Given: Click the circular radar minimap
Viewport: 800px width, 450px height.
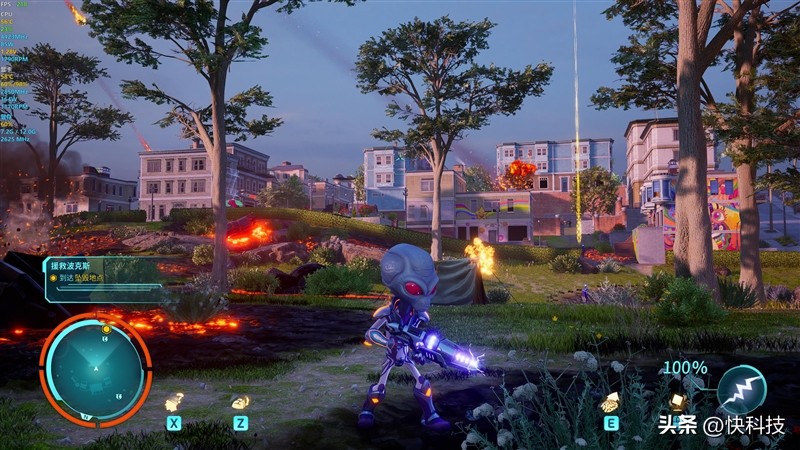Looking at the screenshot, I should [95, 370].
